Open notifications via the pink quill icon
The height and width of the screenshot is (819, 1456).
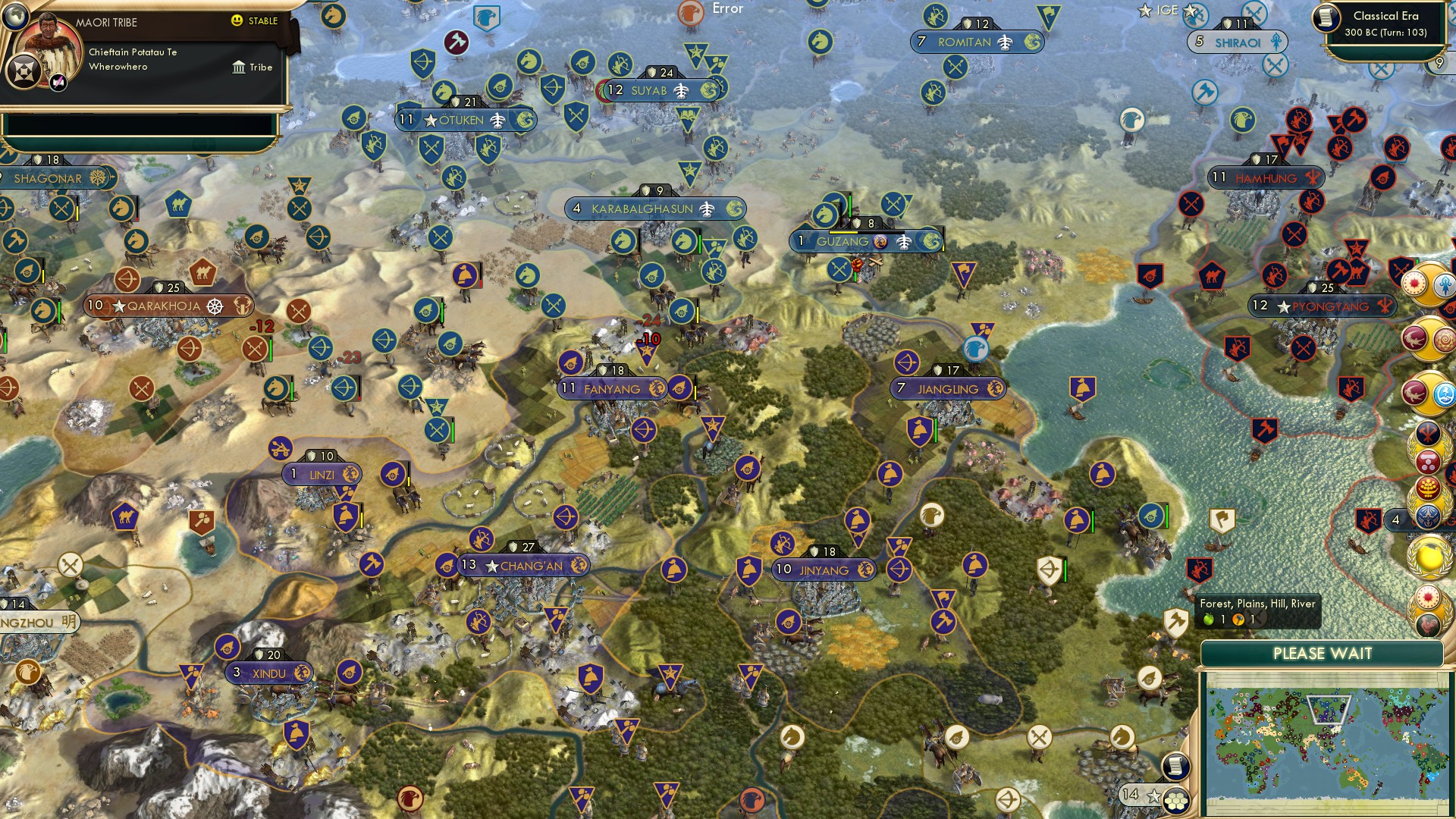point(58,82)
